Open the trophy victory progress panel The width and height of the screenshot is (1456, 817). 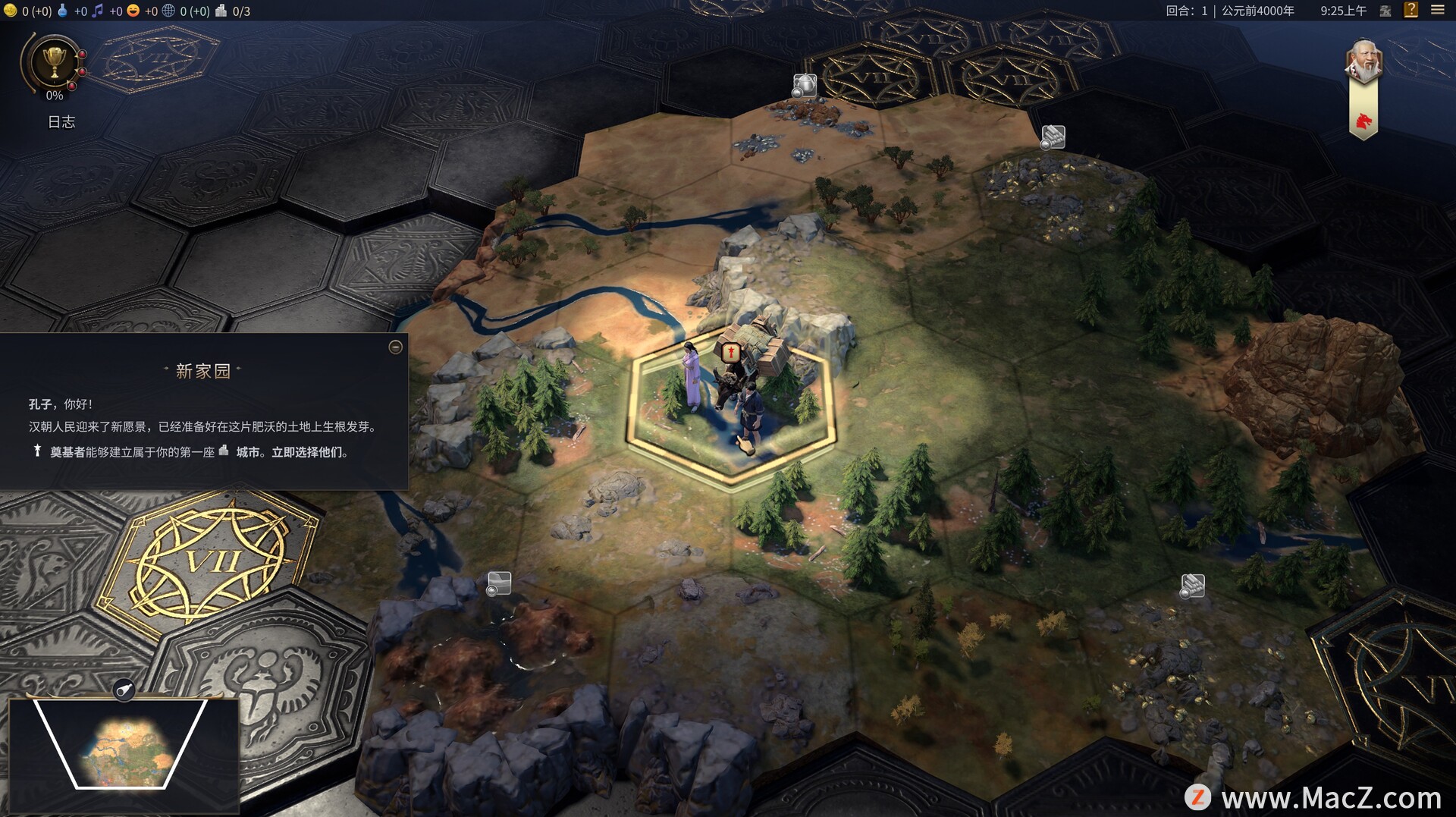55,62
